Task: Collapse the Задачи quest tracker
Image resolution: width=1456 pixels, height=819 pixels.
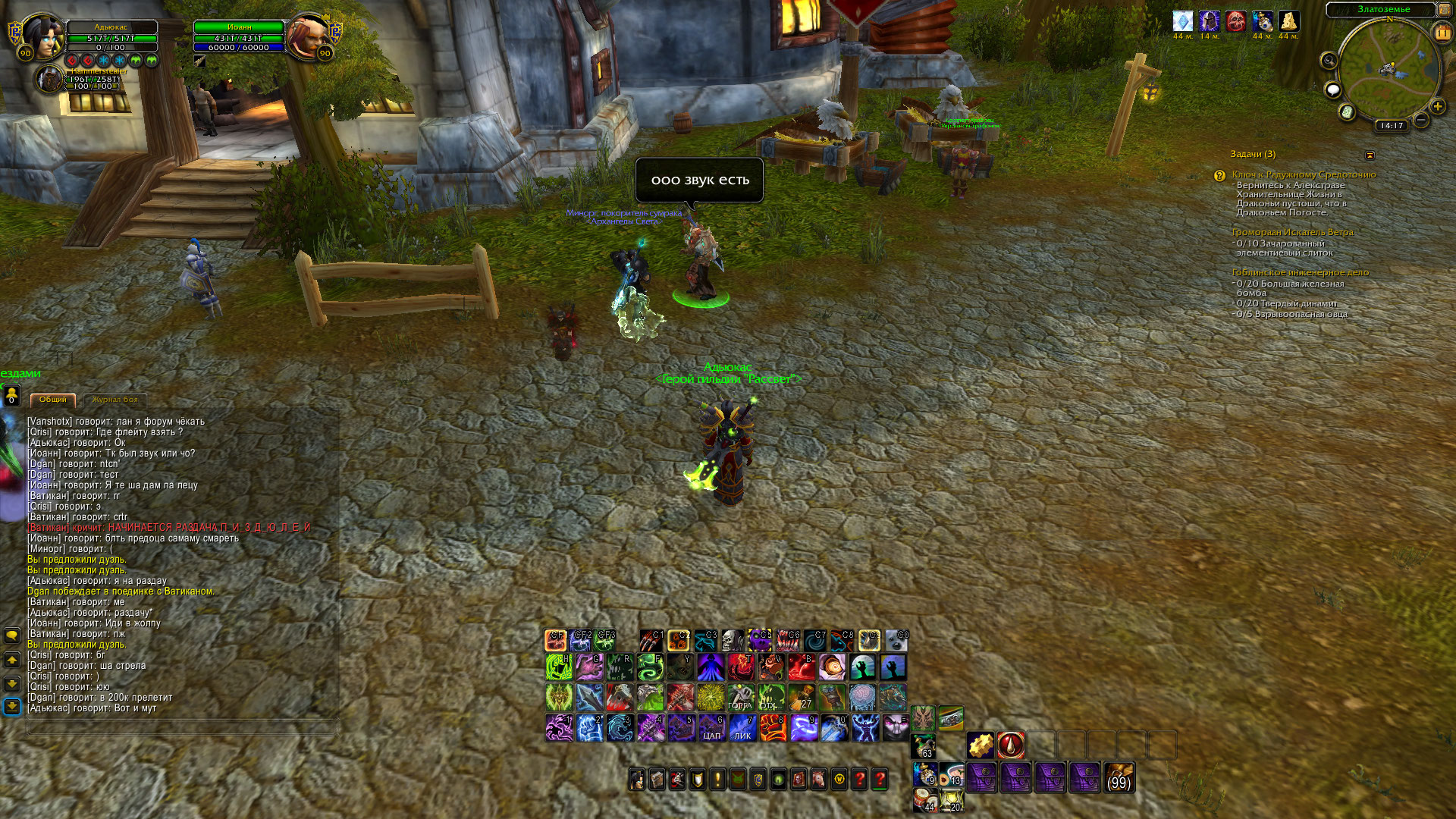Action: (1370, 155)
